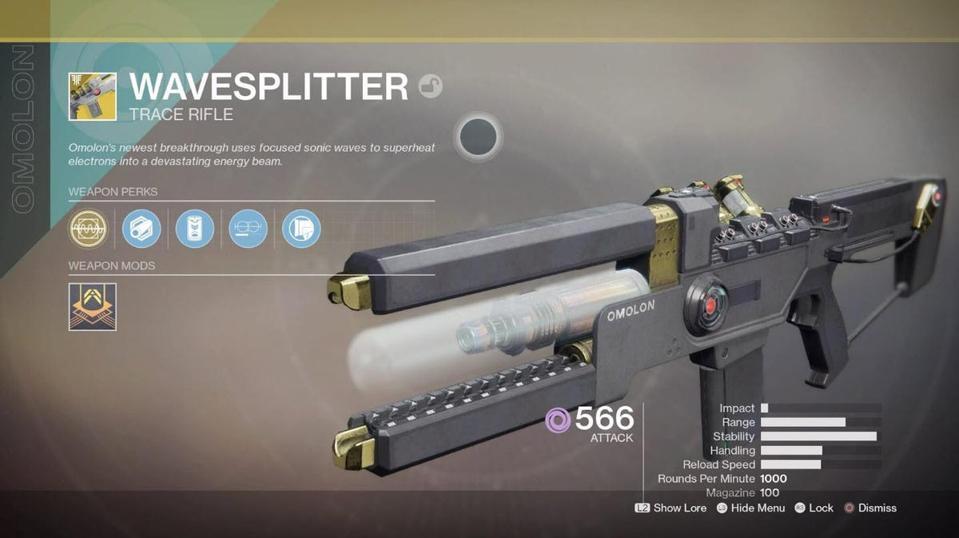959x538 pixels.
Task: Select the gold sonic wave exotic perk
Action: click(x=88, y=229)
